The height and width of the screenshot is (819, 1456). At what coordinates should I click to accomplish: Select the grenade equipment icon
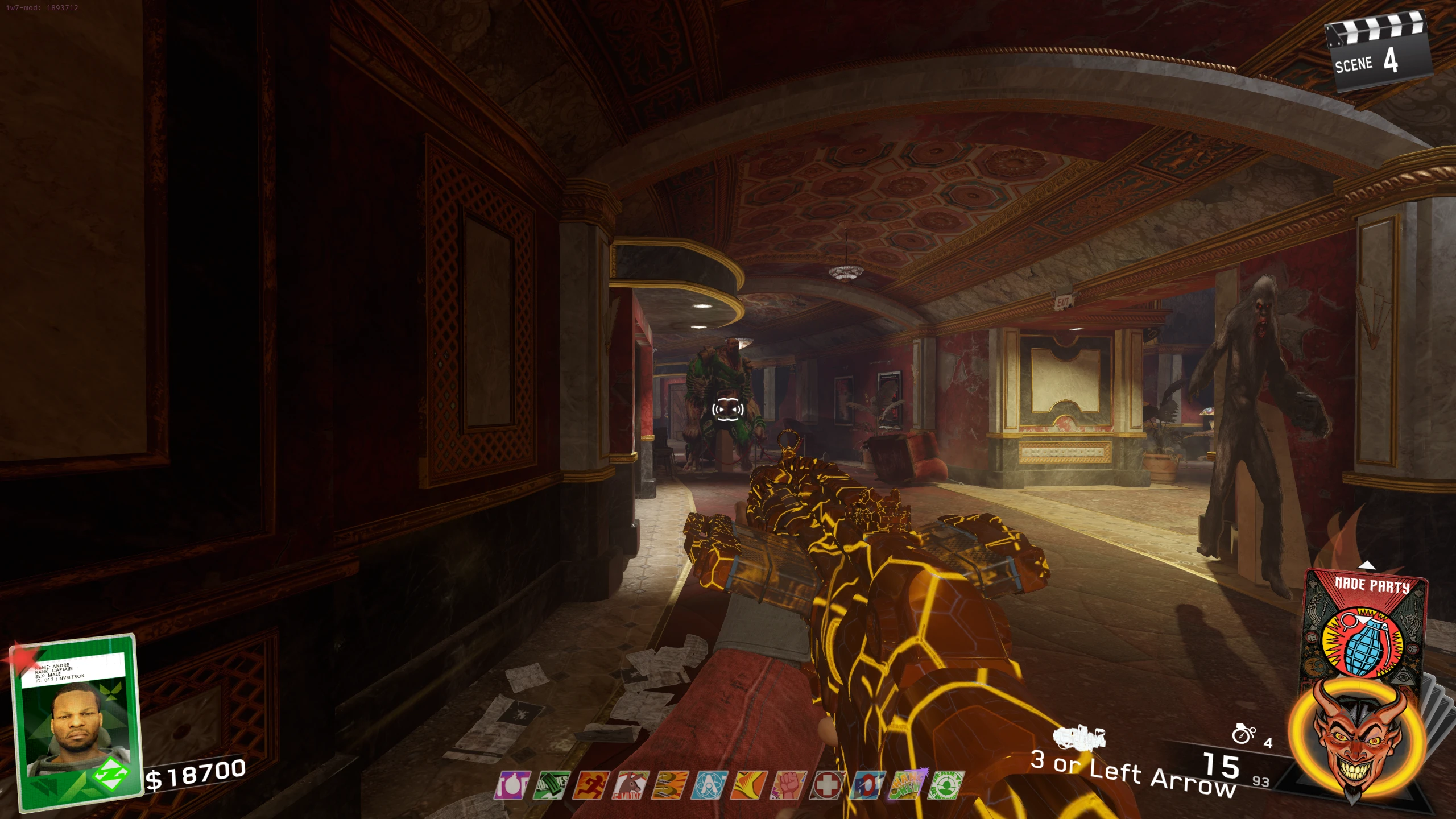(x=1243, y=734)
